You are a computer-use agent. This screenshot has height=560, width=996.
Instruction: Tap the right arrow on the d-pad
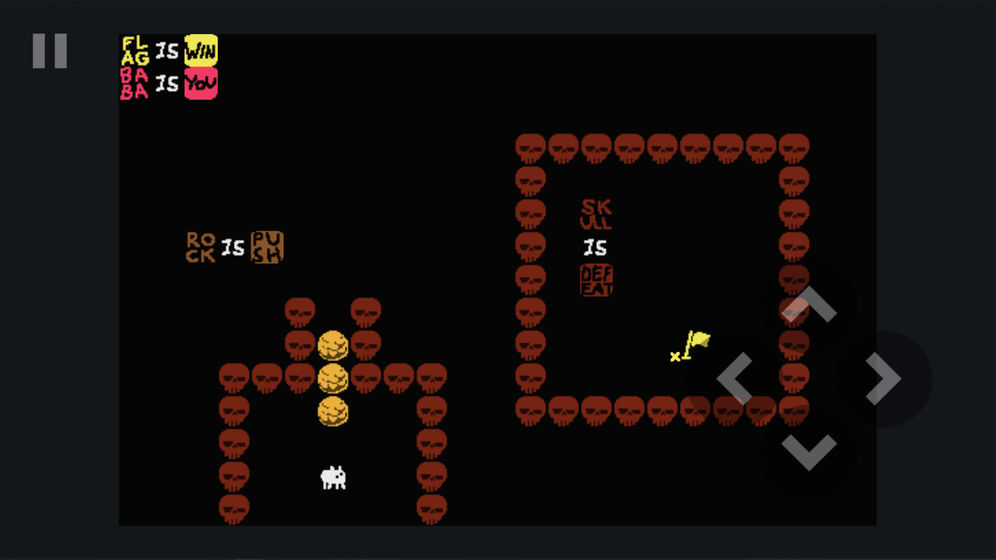tap(882, 379)
